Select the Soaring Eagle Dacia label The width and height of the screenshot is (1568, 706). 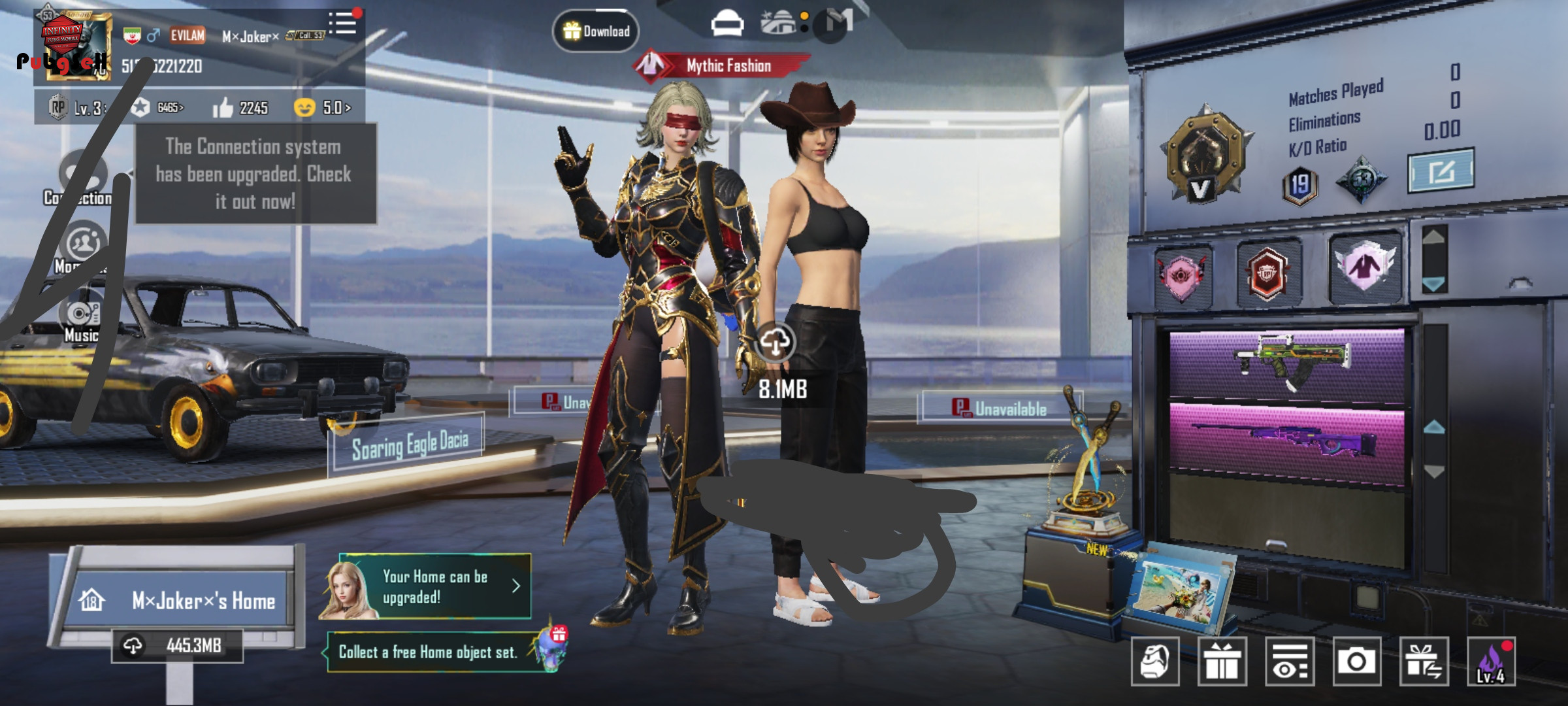pos(409,445)
